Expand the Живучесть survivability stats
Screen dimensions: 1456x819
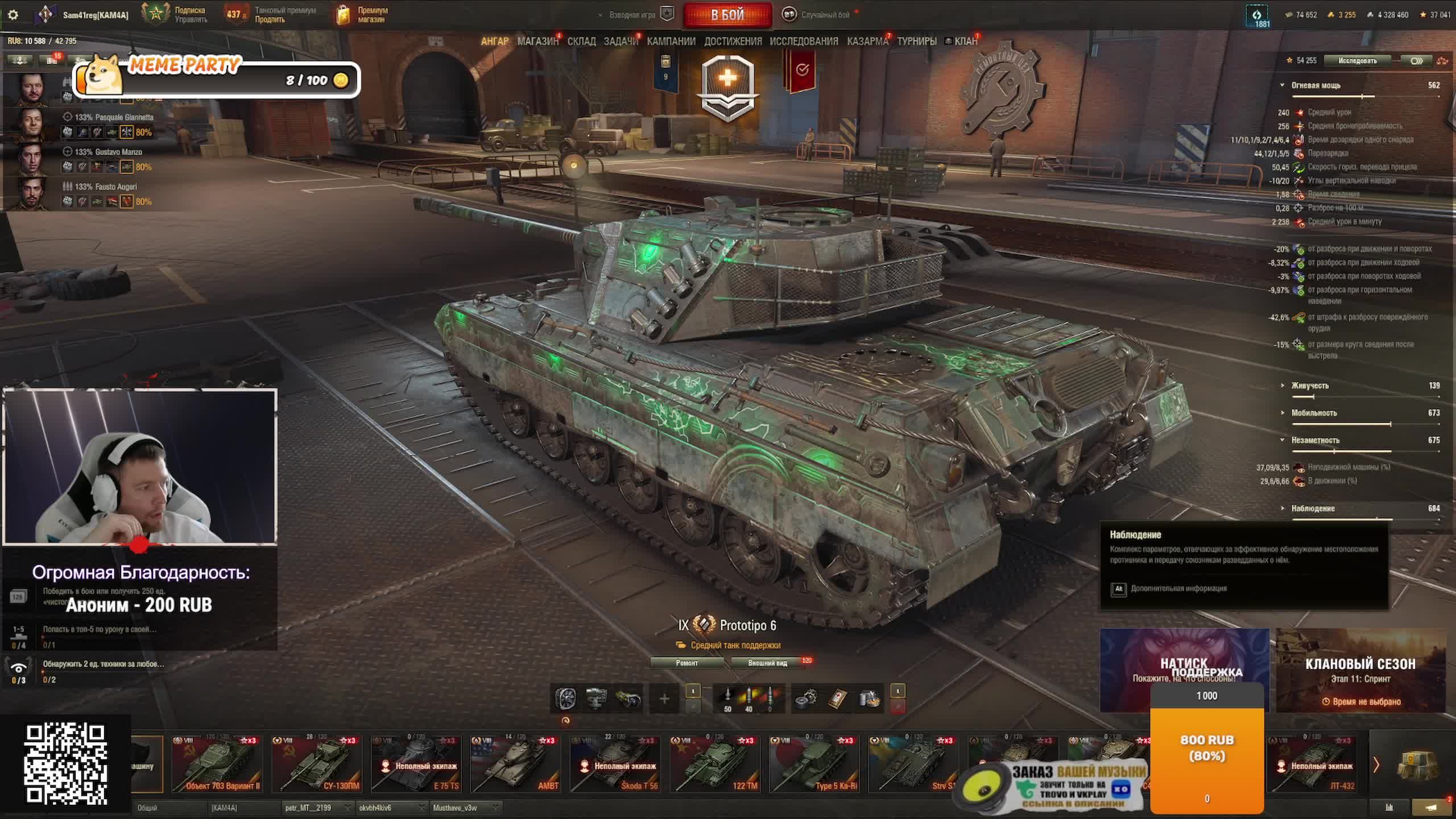point(1310,386)
